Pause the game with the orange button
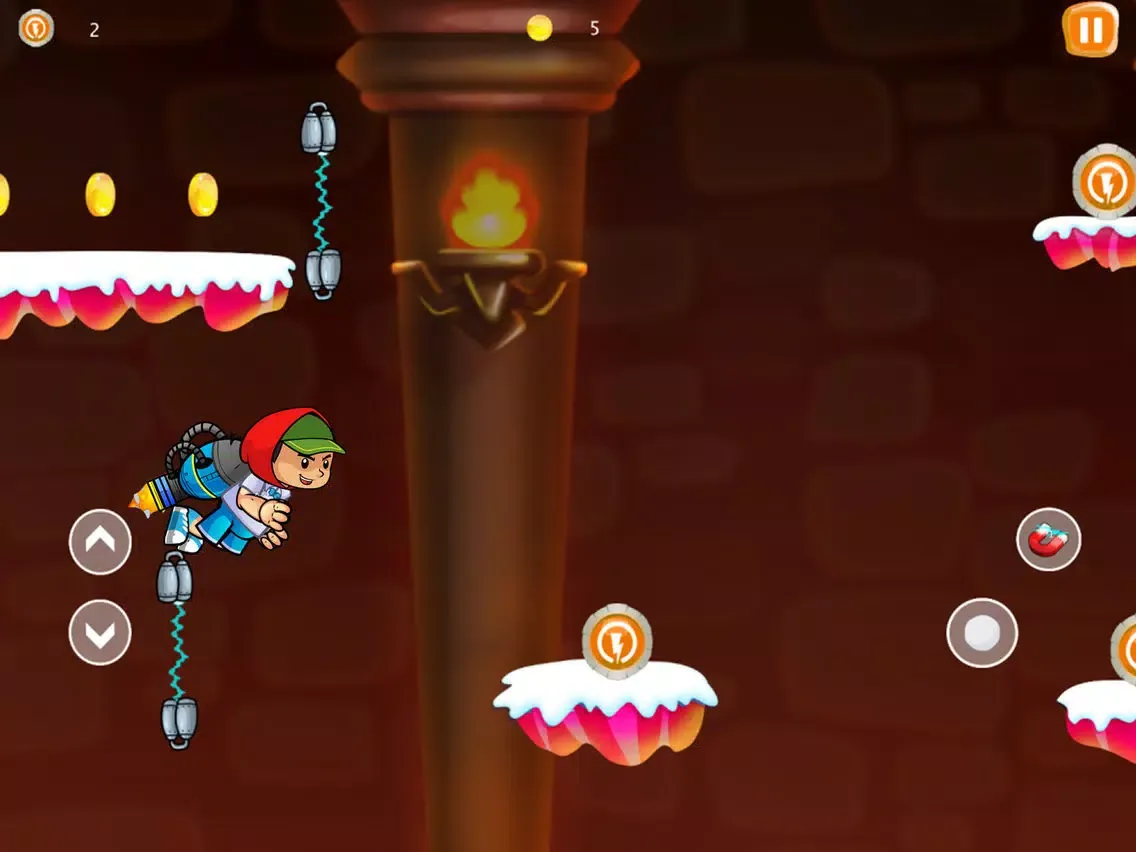The height and width of the screenshot is (852, 1136). click(1090, 30)
